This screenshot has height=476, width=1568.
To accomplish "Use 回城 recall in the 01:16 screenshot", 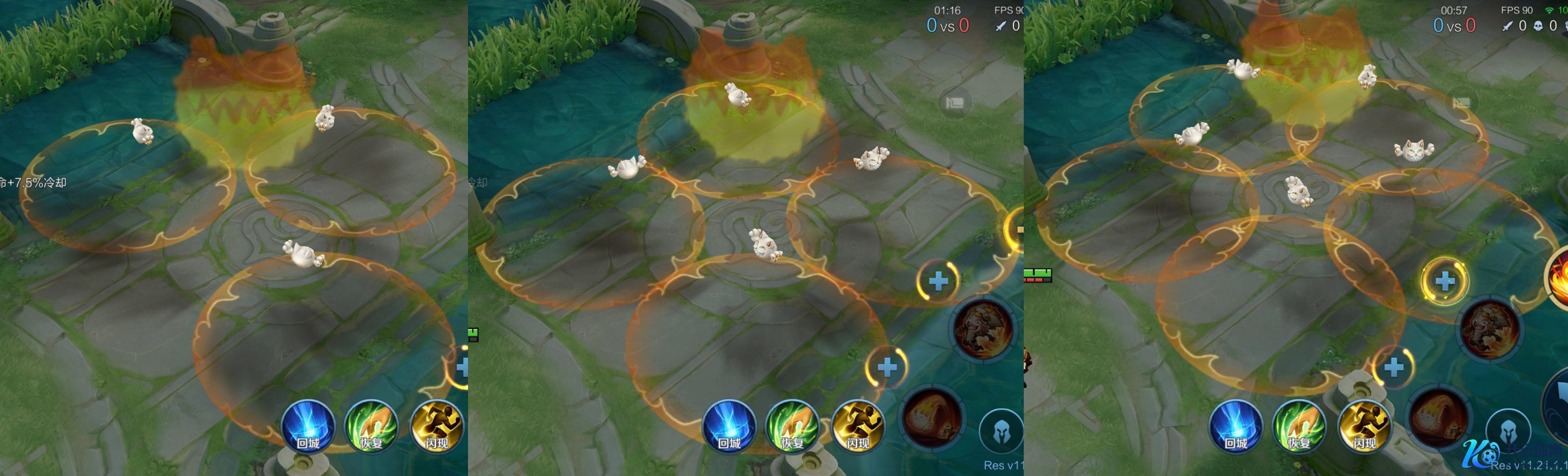I will [x=729, y=426].
